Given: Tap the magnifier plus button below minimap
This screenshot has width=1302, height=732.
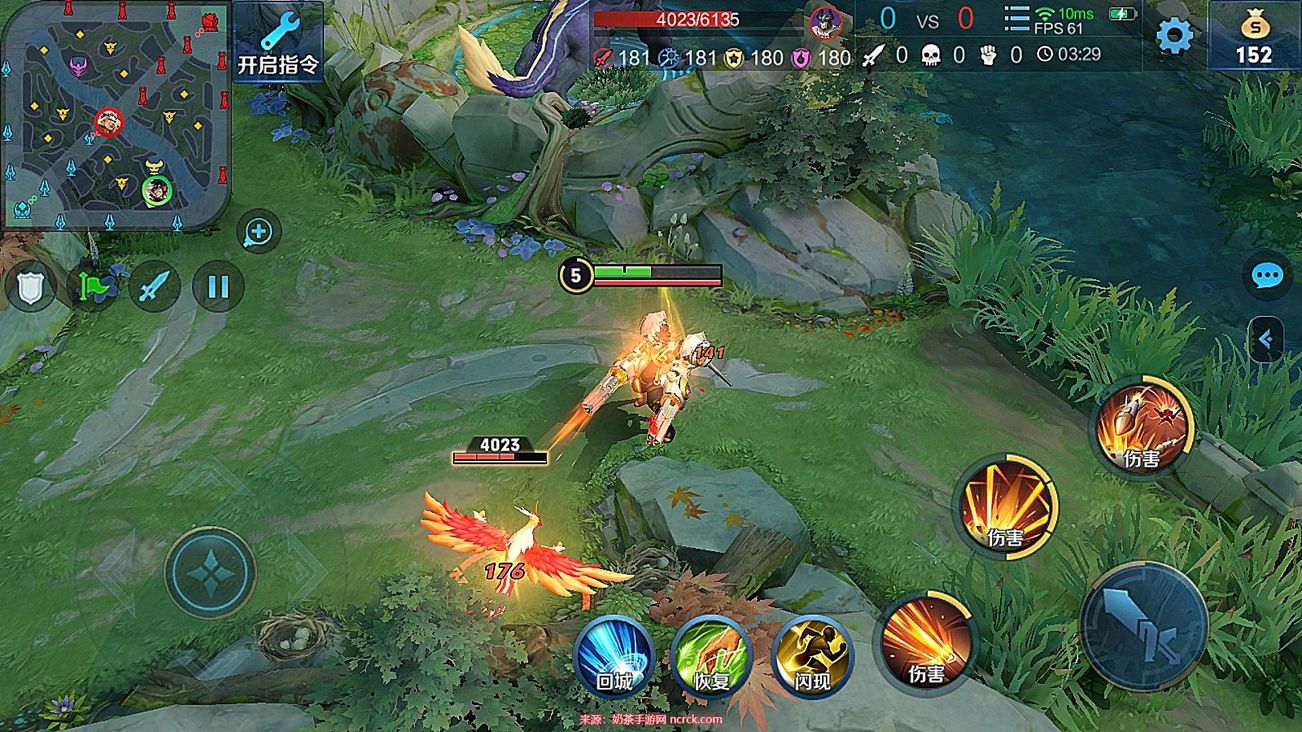Looking at the screenshot, I should pos(258,232).
